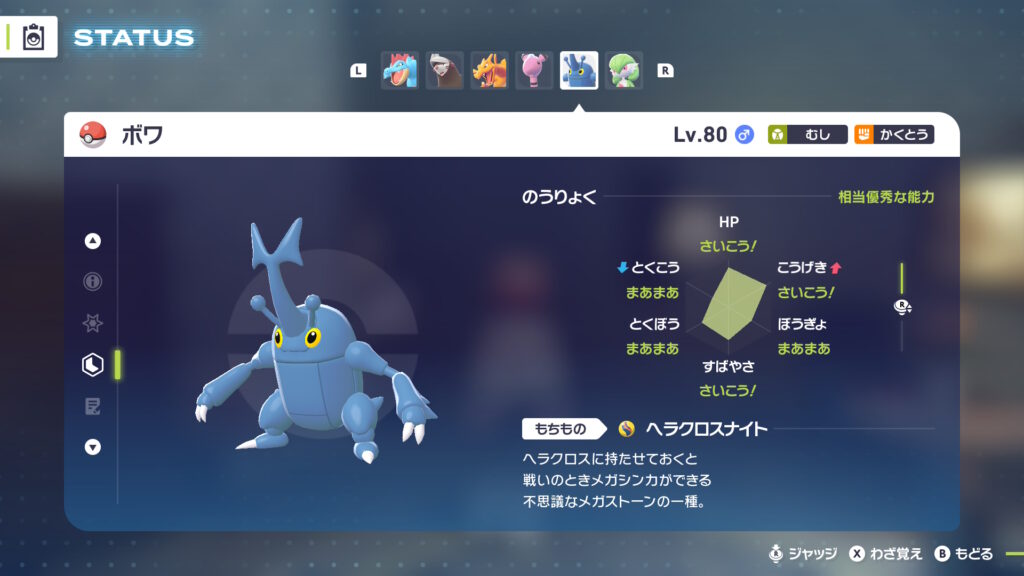Viewport: 1024px width, 576px height.
Task: Select the pink Pokémon party thumbnail
Action: coord(534,70)
